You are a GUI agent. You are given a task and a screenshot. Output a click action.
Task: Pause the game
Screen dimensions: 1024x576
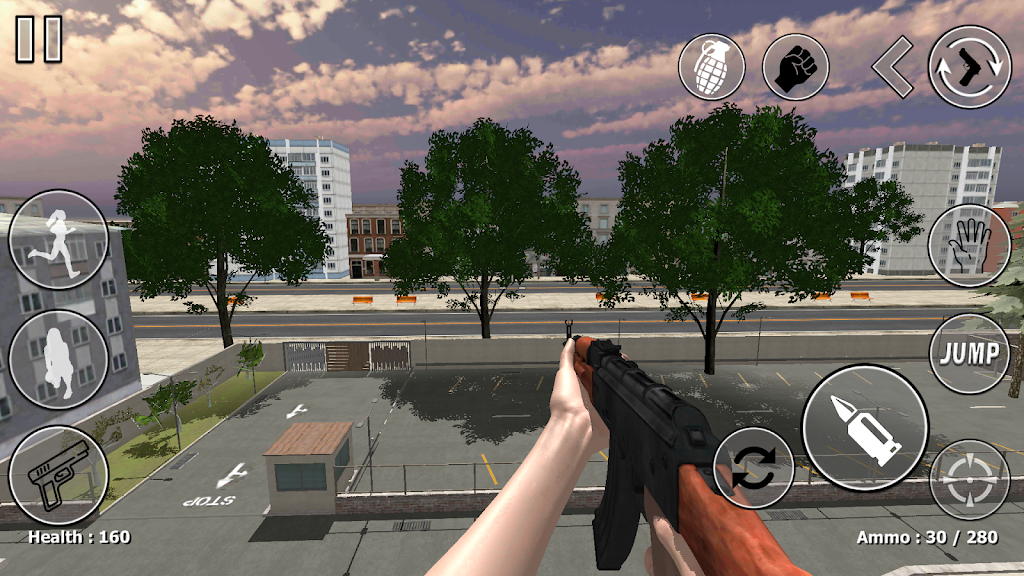39,40
